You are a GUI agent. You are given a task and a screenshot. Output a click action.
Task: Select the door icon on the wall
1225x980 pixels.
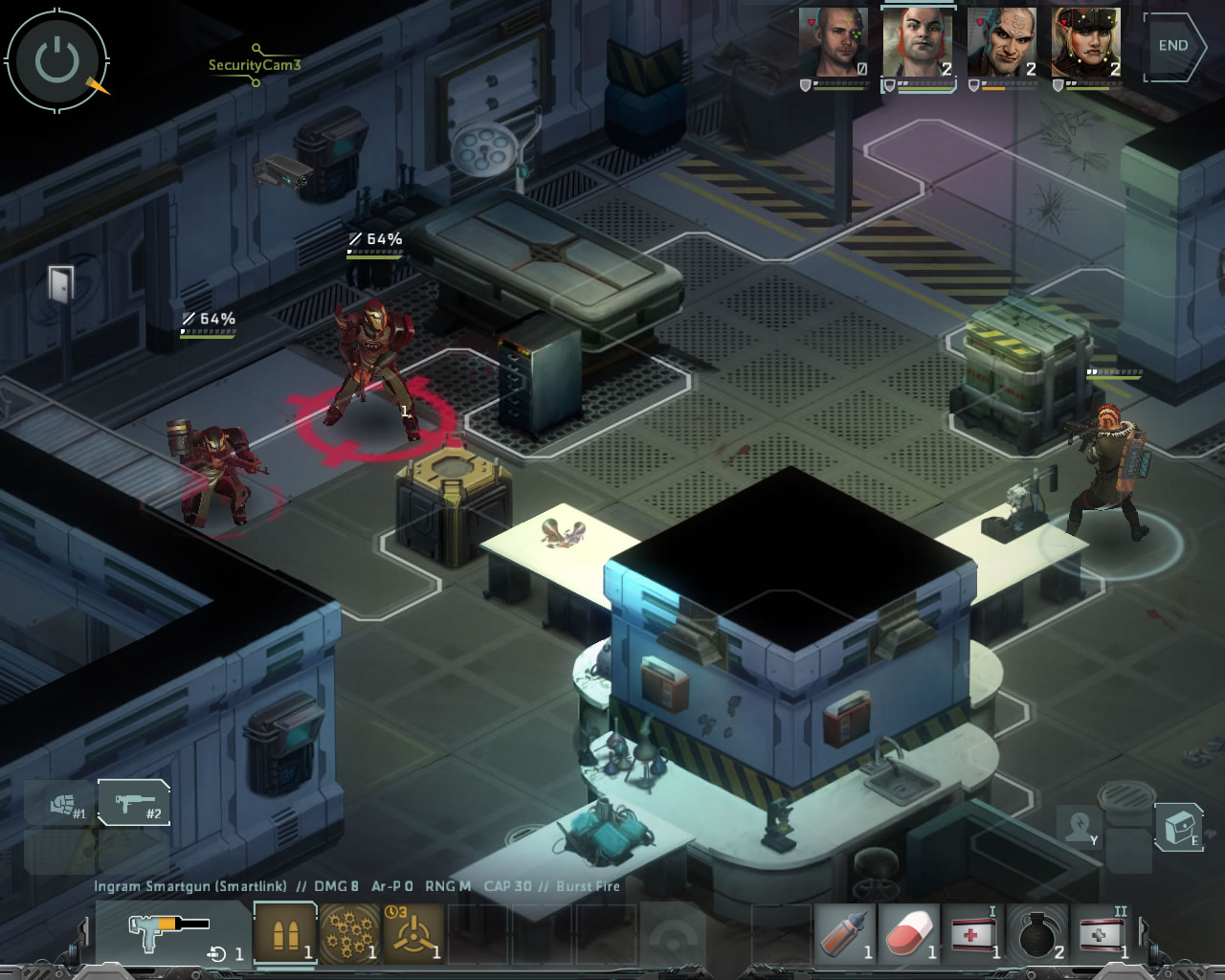60,284
